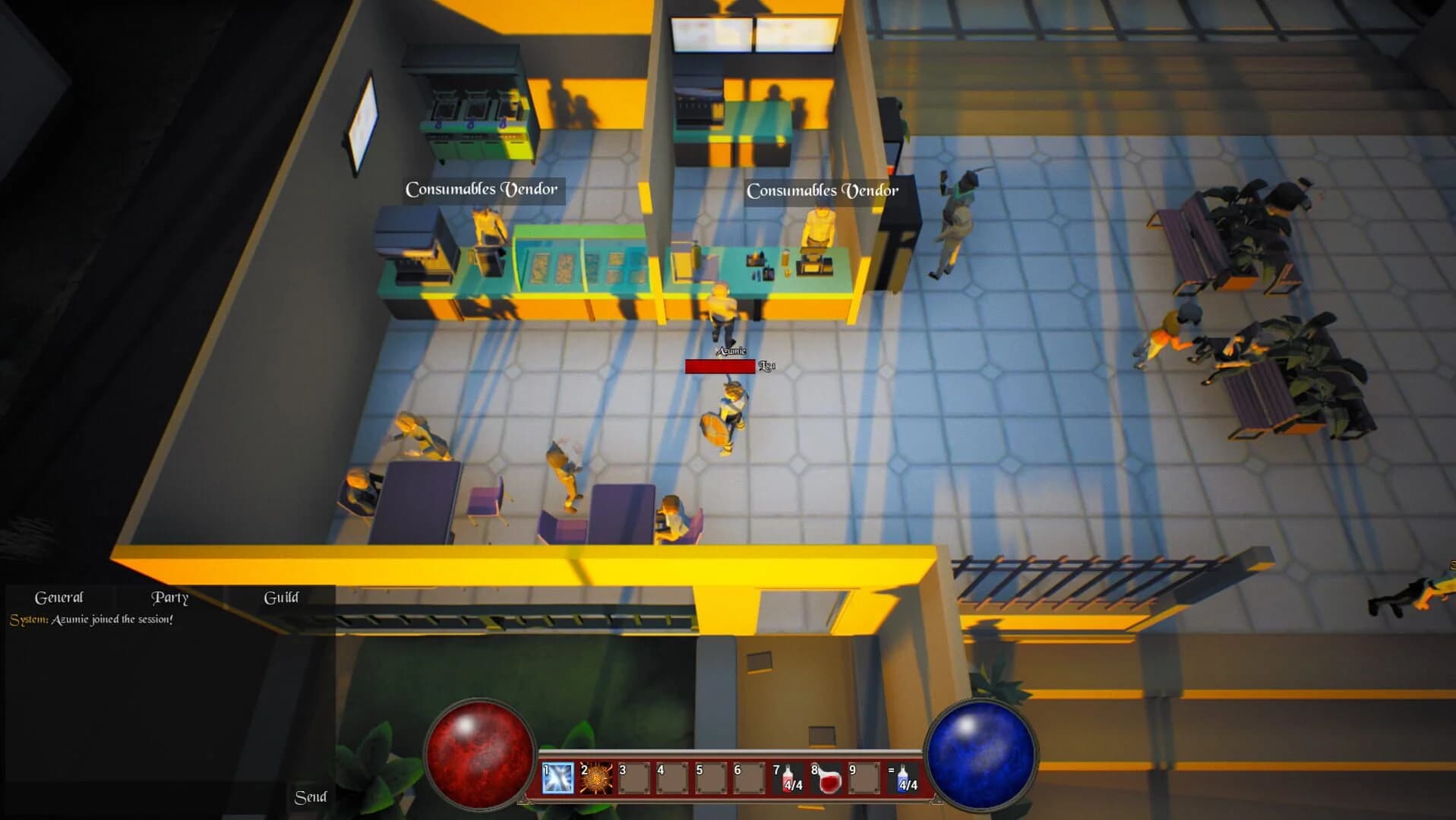1456x820 pixels.
Task: Switch to the Guild chat tab
Action: pyautogui.click(x=282, y=598)
